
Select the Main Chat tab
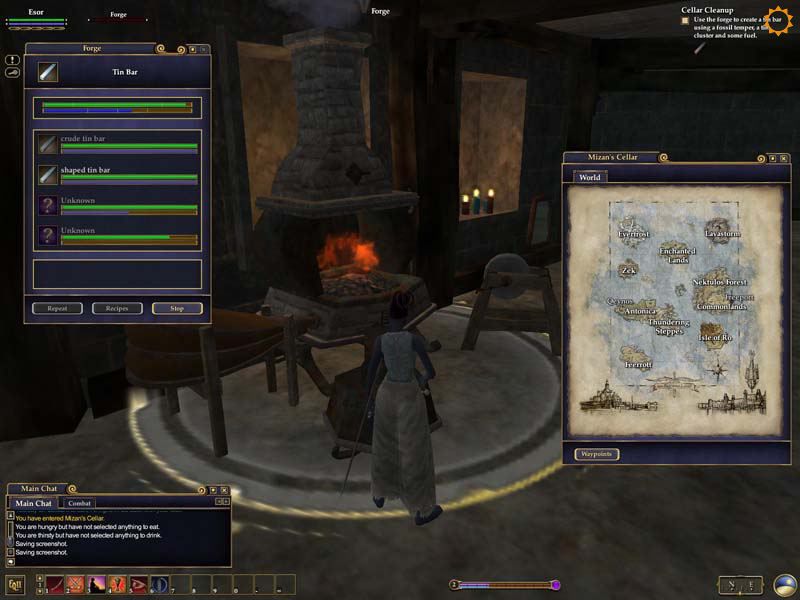tap(34, 503)
